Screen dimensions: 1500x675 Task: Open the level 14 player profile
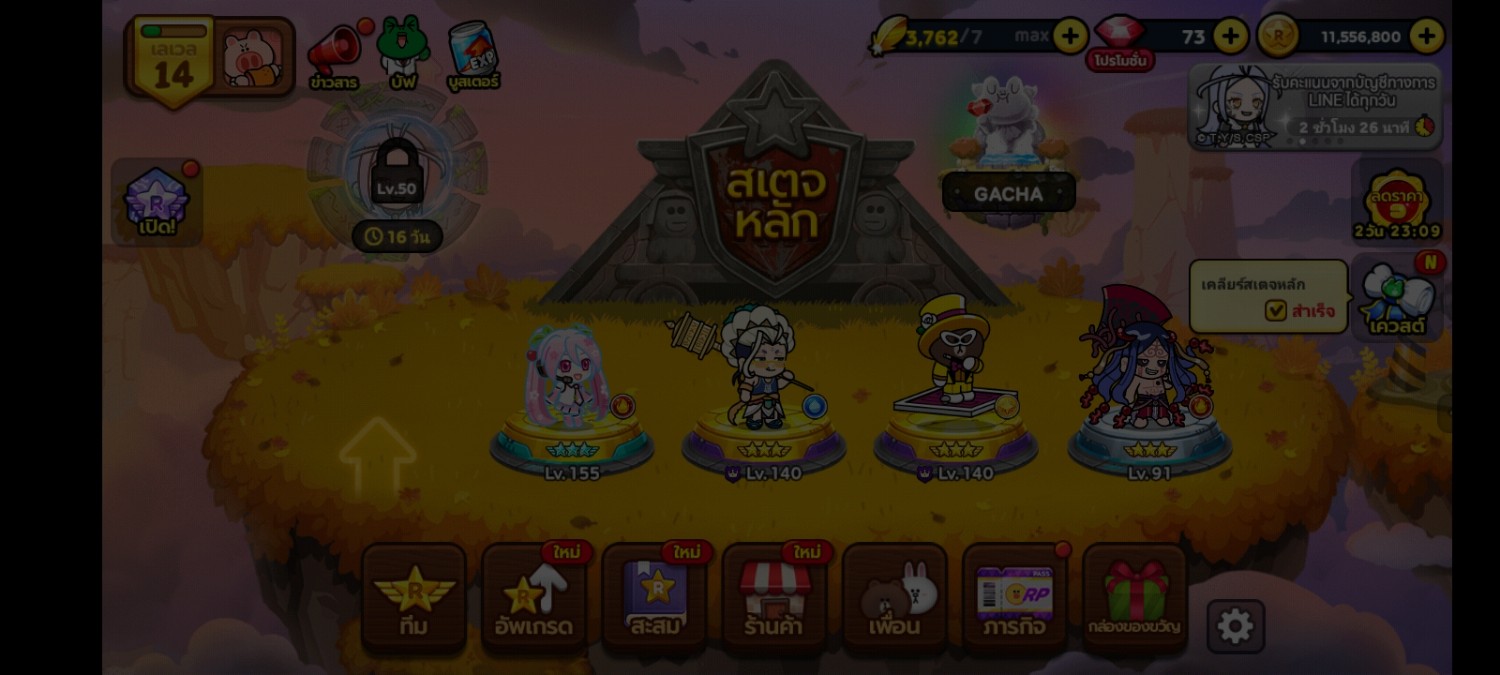coord(209,59)
